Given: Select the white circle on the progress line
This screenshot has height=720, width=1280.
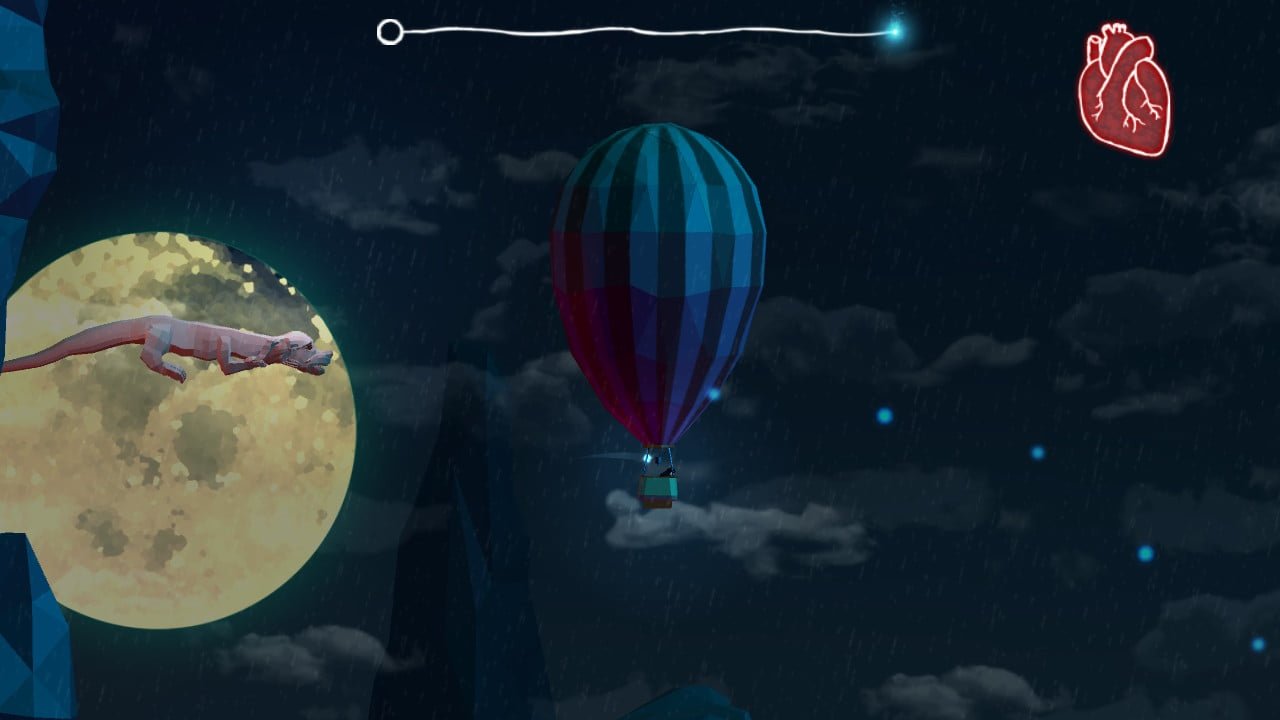Looking at the screenshot, I should 390,32.
